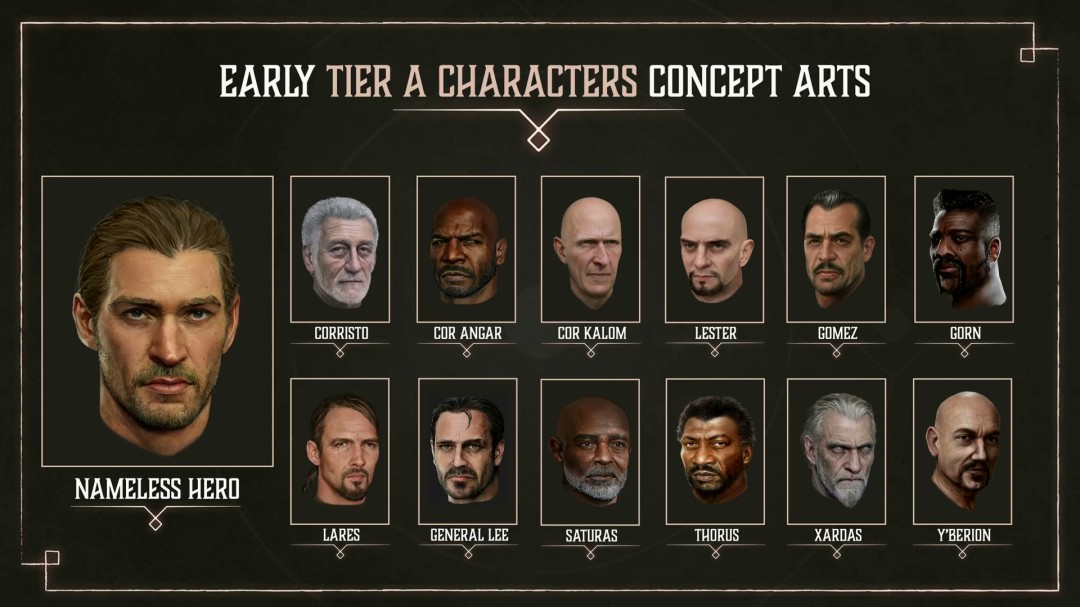
Task: Choose the Saturas character tile
Action: pos(590,451)
